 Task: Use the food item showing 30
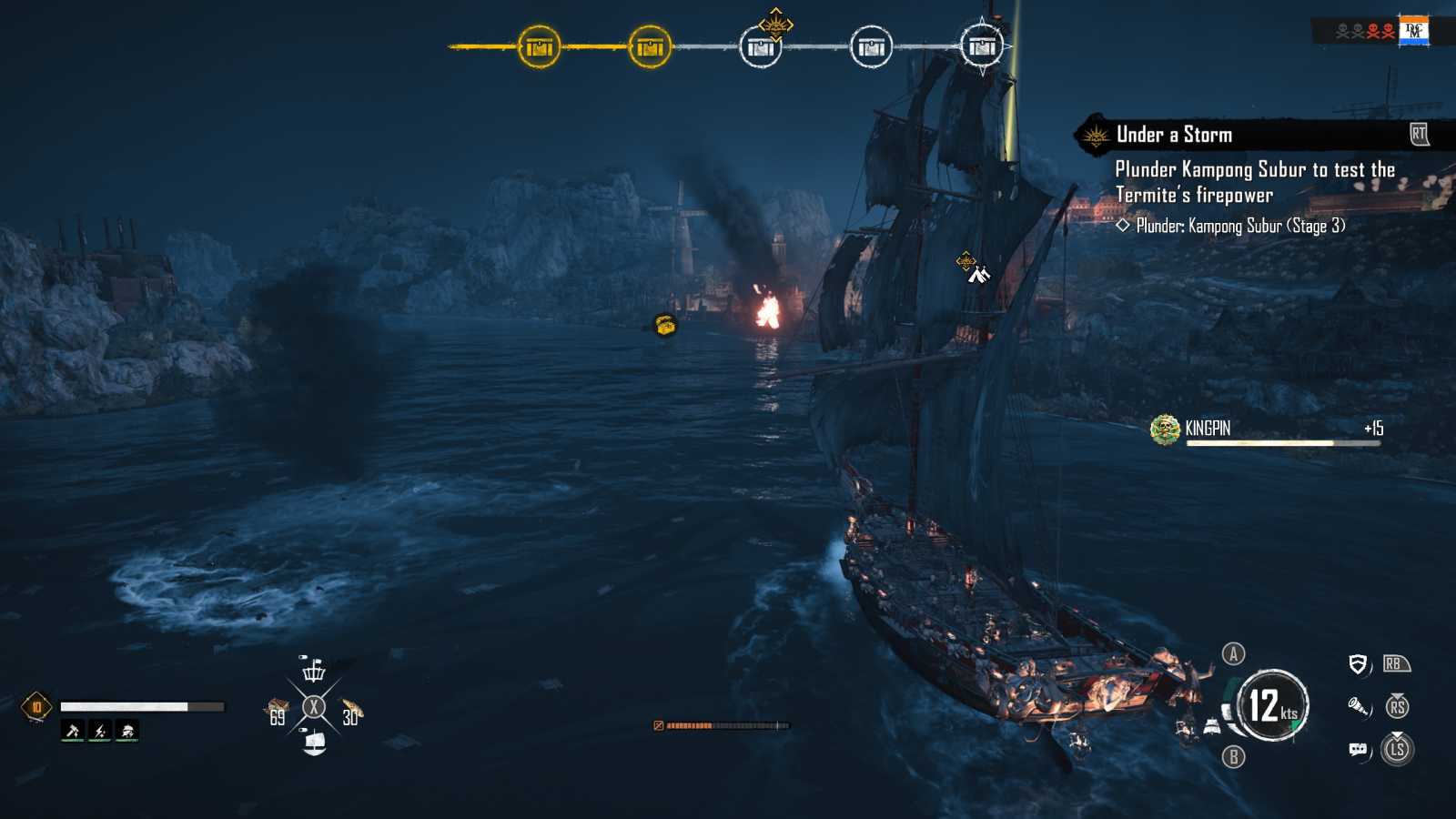click(351, 711)
